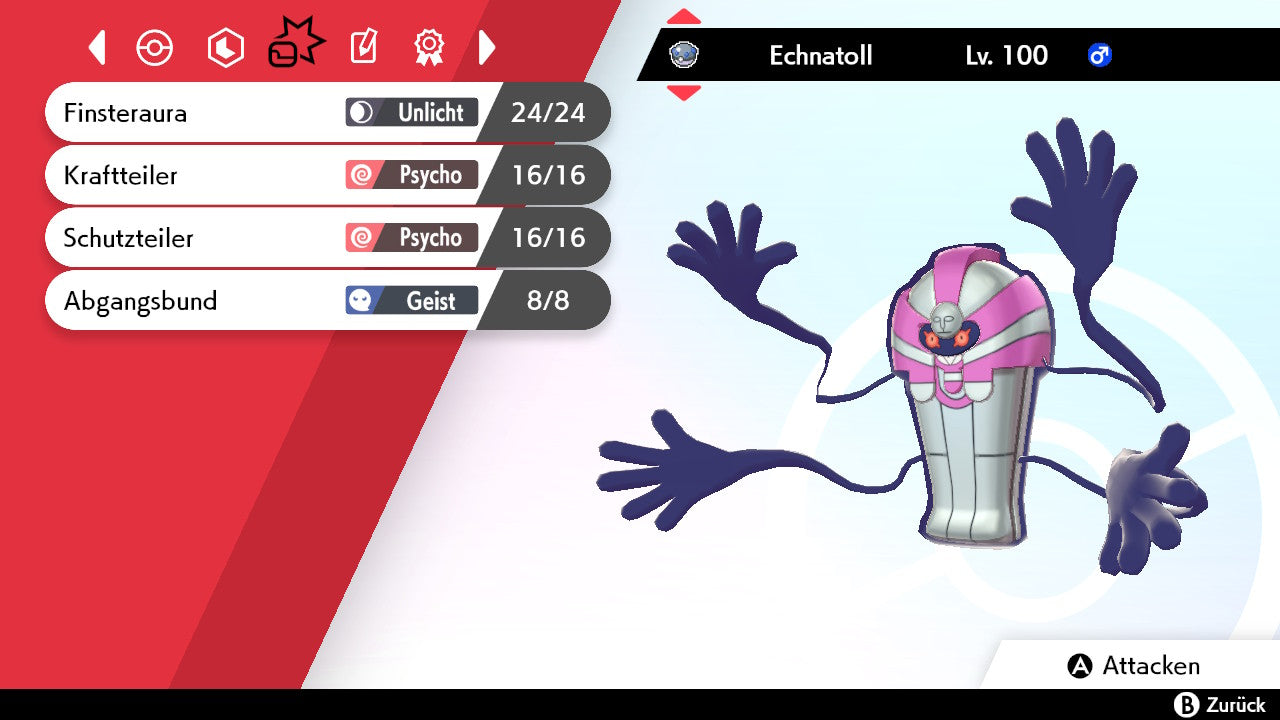
Task: Choose the Kraftteiler move
Action: [x=300, y=175]
